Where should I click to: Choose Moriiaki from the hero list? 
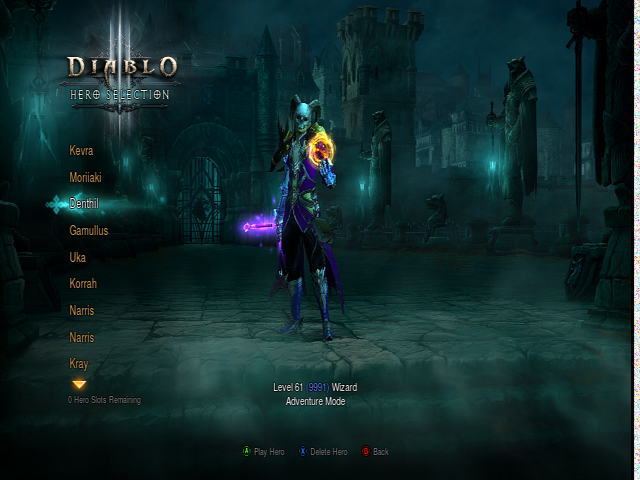[85, 177]
